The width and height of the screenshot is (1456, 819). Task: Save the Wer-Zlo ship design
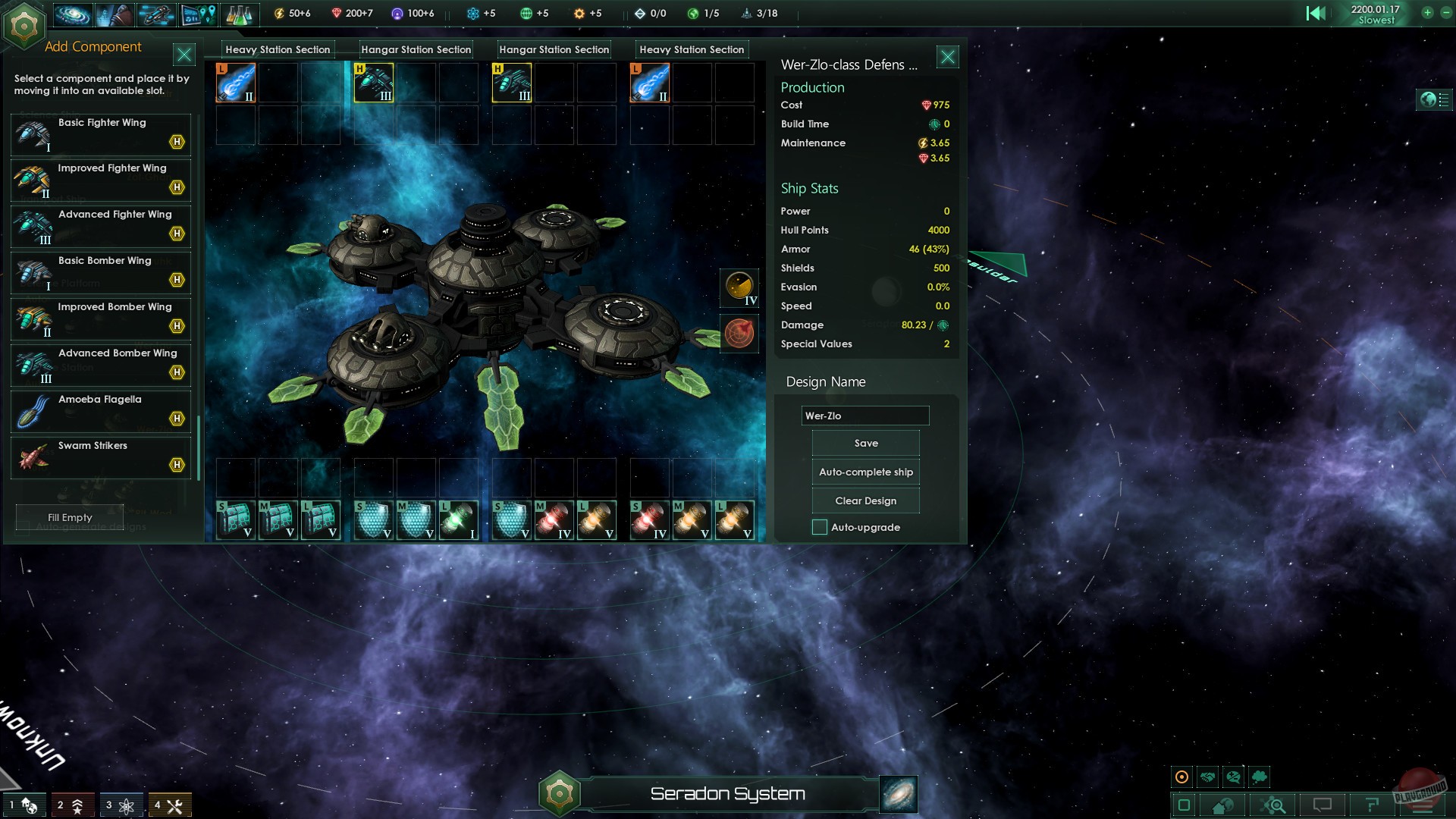point(865,444)
